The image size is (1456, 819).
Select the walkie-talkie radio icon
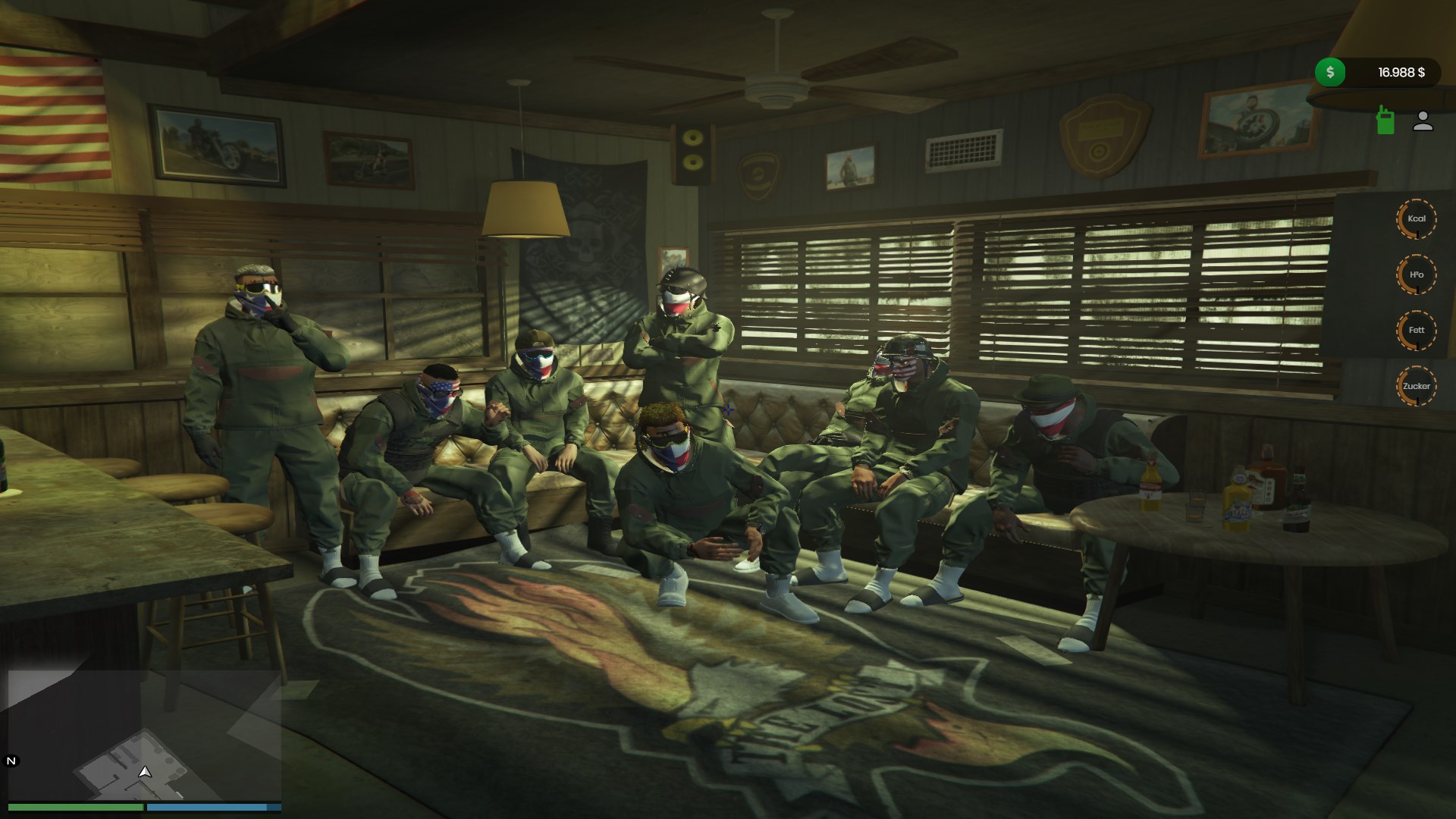[1385, 121]
